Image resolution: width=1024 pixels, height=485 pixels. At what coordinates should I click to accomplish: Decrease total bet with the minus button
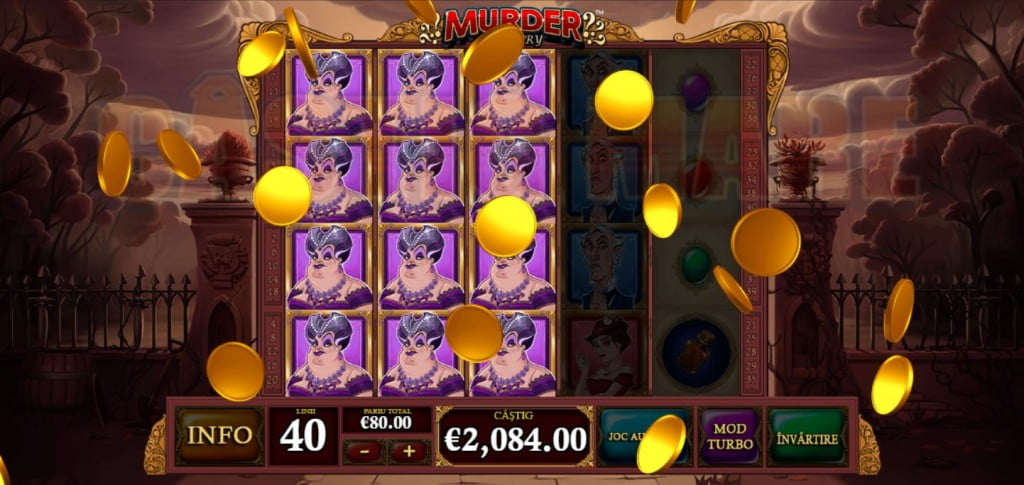point(363,450)
